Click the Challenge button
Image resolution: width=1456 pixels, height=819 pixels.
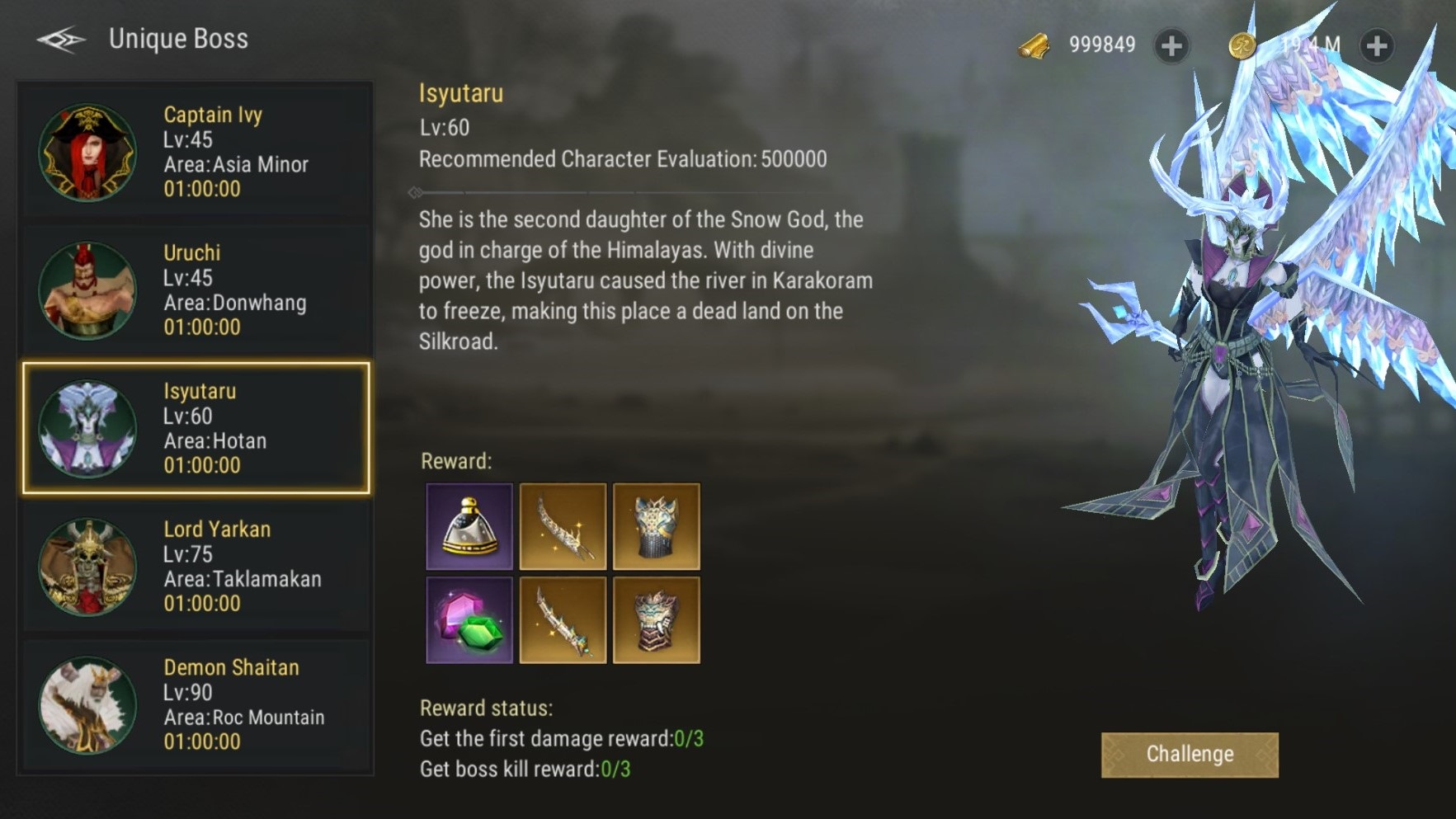[1189, 755]
